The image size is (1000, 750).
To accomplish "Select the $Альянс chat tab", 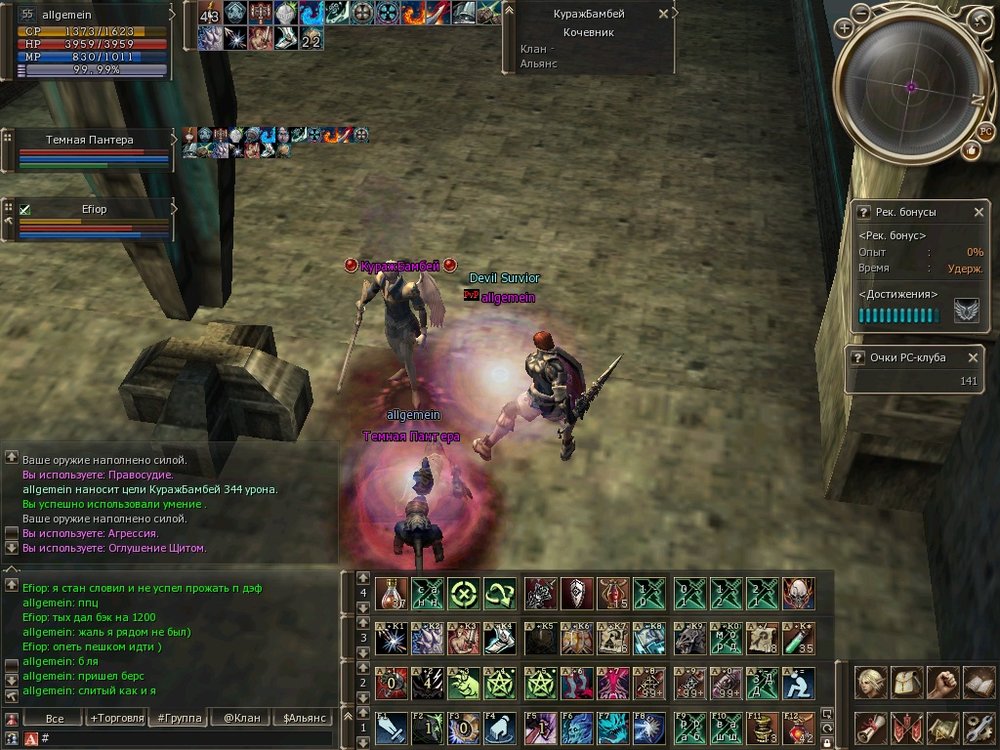I will [x=304, y=718].
